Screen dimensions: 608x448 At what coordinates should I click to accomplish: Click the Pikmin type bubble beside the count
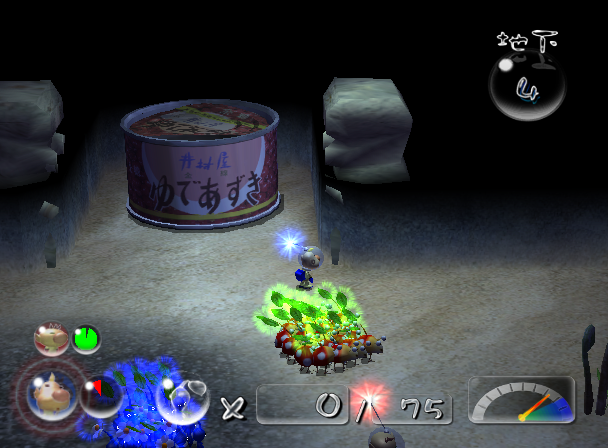pos(183,399)
